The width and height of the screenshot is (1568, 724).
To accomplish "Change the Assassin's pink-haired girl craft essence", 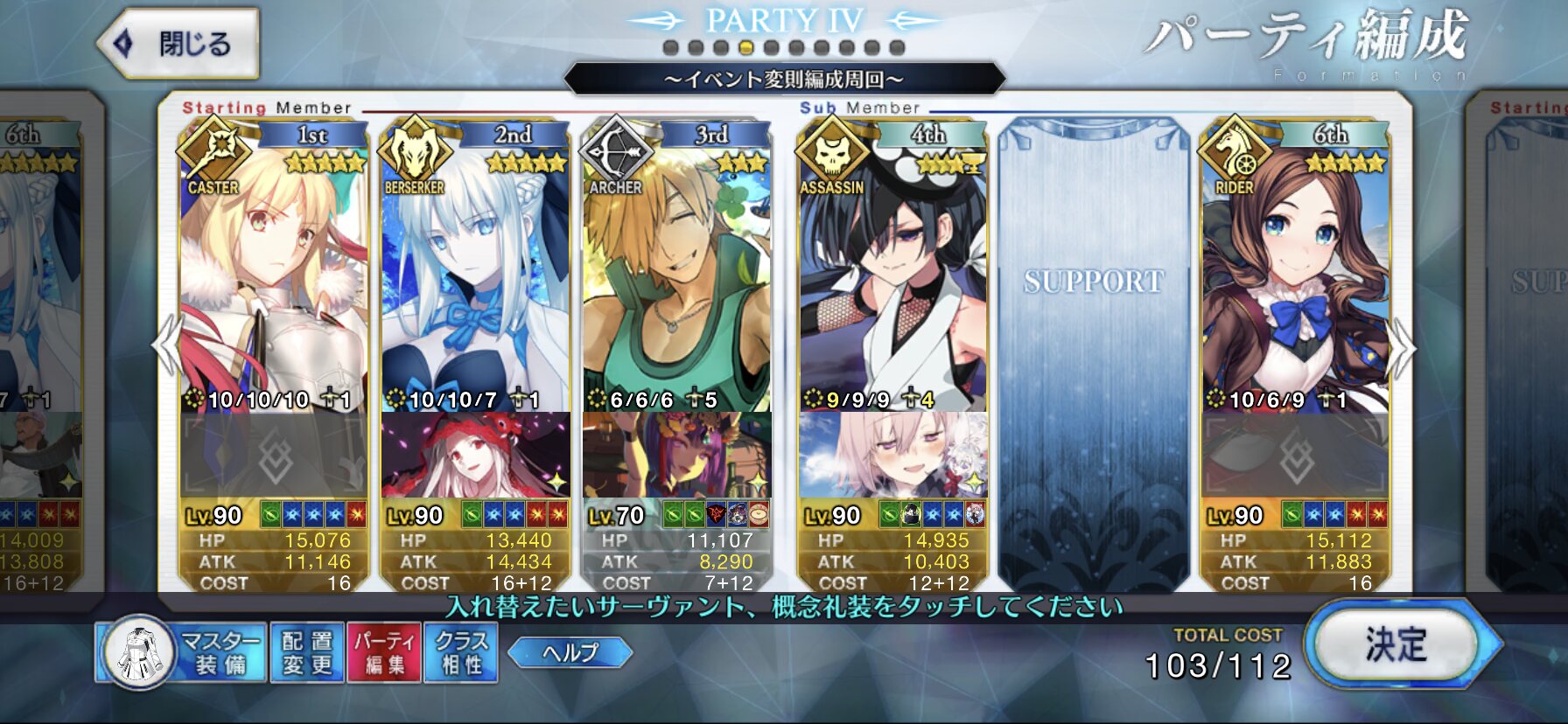I will (x=892, y=456).
